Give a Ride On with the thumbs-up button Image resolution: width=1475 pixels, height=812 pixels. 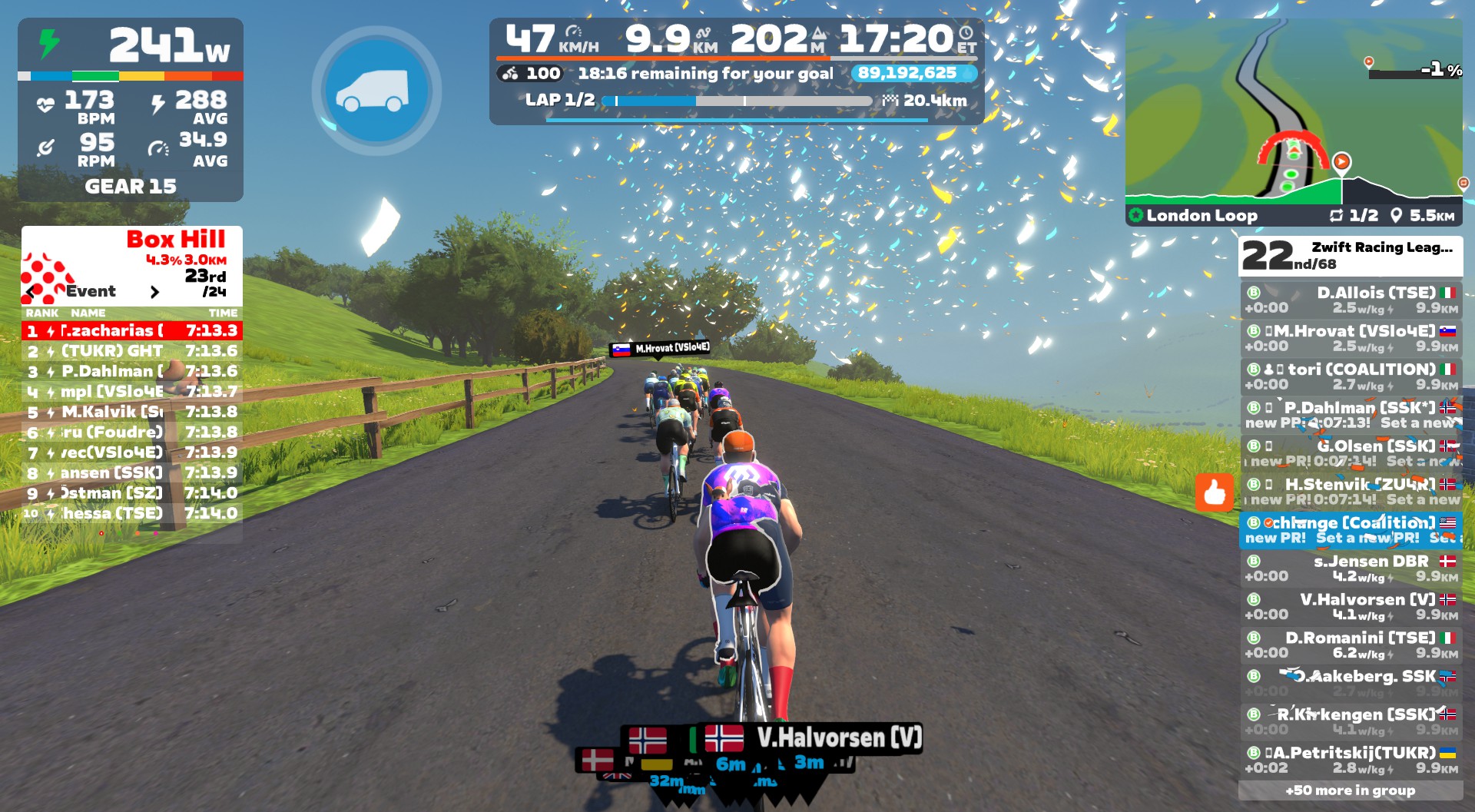(x=1214, y=492)
